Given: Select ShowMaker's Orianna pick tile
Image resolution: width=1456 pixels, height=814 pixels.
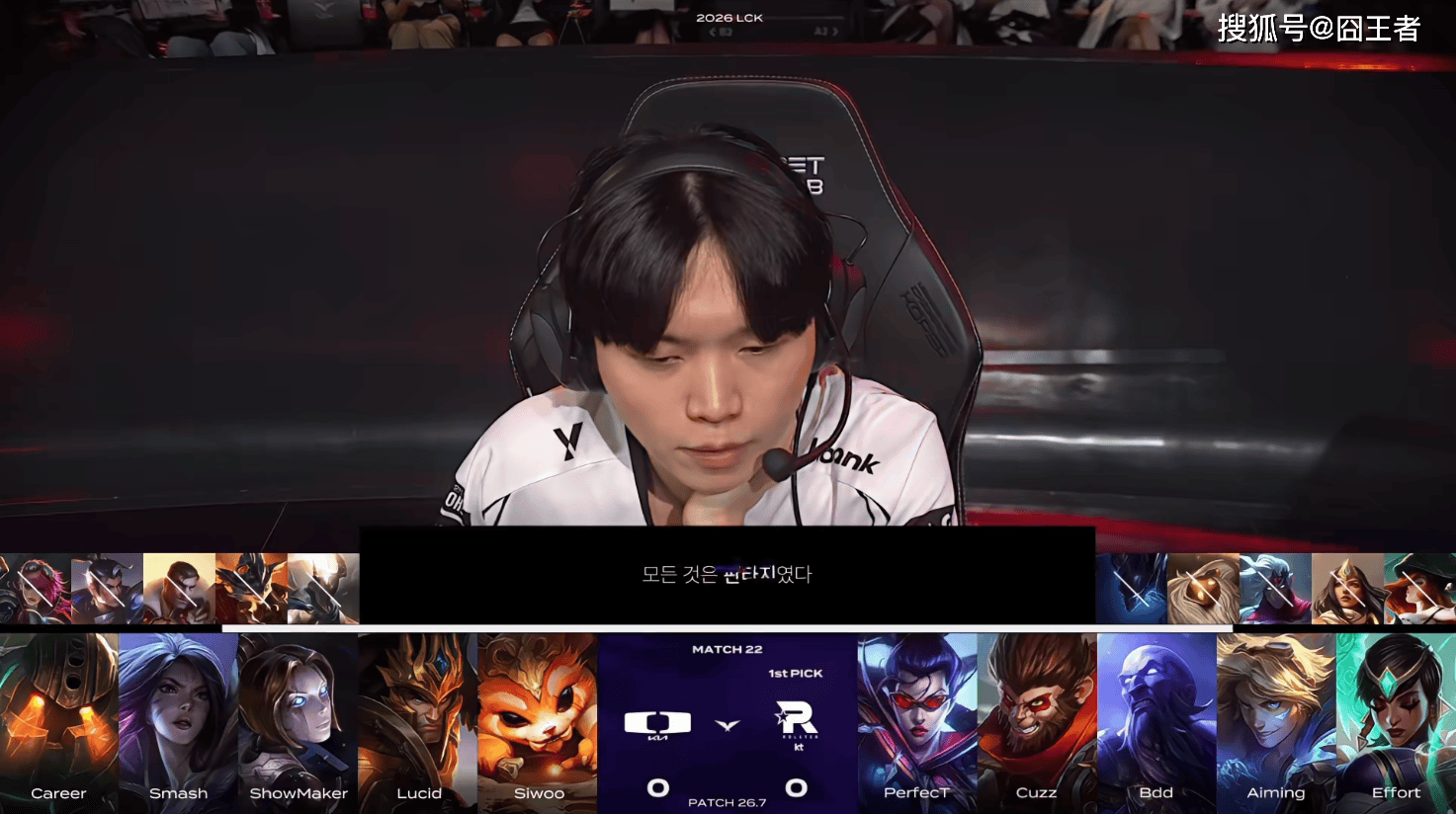Looking at the screenshot, I should (299, 721).
